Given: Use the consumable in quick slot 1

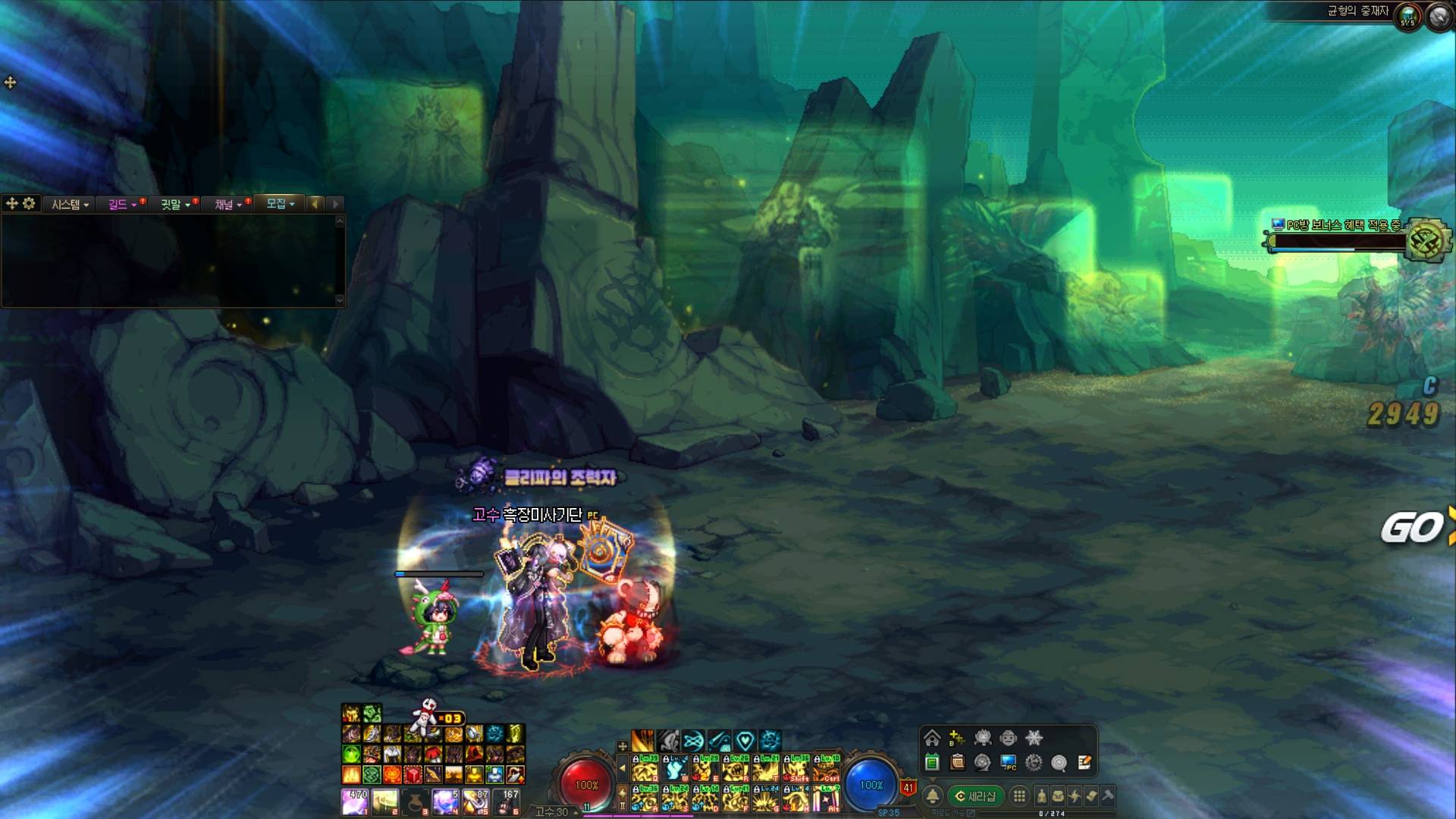Looking at the screenshot, I should click(x=355, y=801).
